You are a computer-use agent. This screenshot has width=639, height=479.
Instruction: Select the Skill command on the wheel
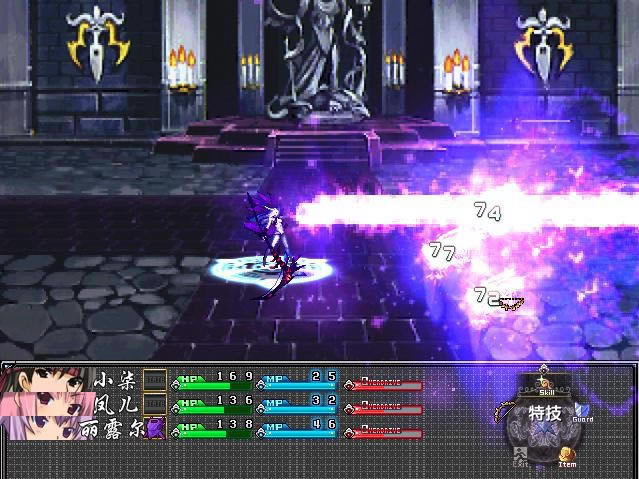[545, 384]
